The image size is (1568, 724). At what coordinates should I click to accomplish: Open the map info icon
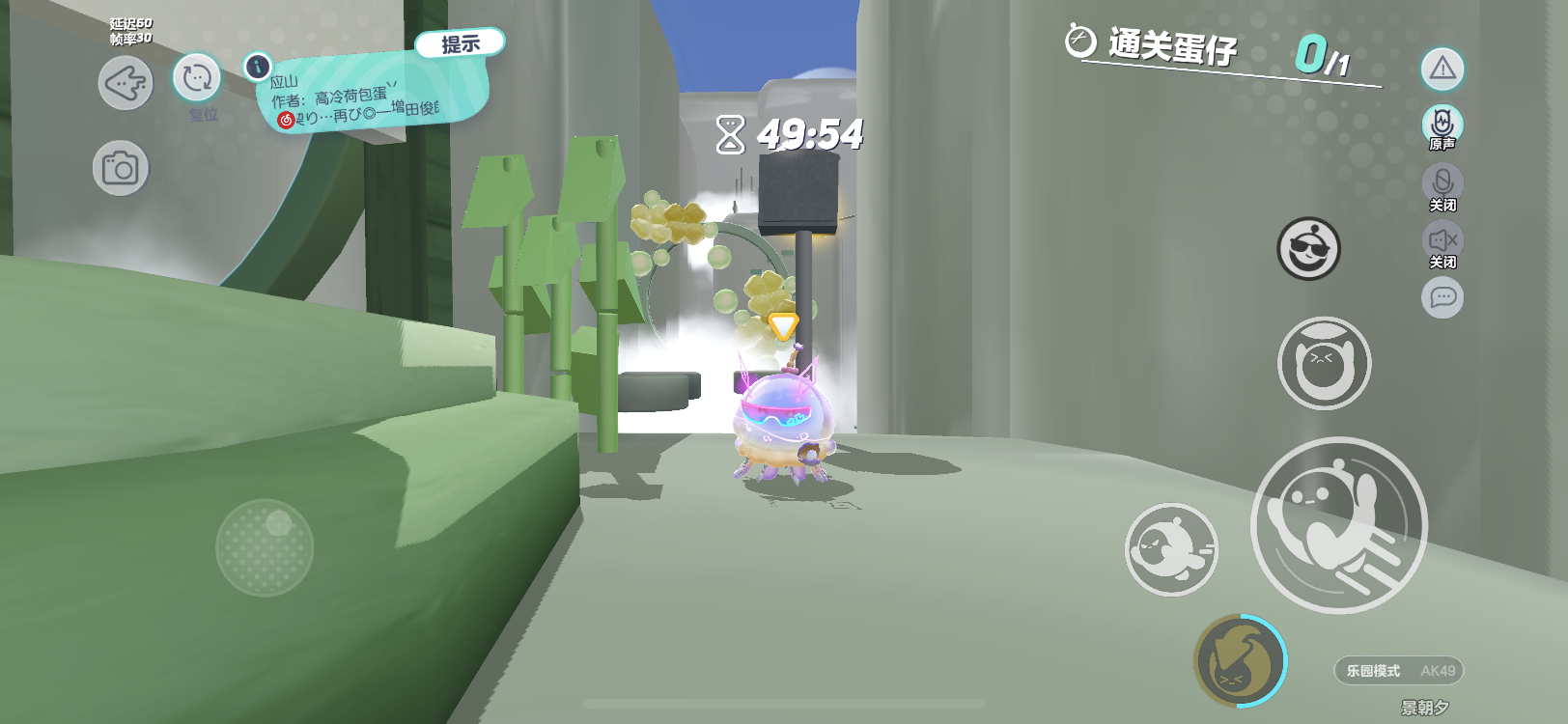click(257, 67)
